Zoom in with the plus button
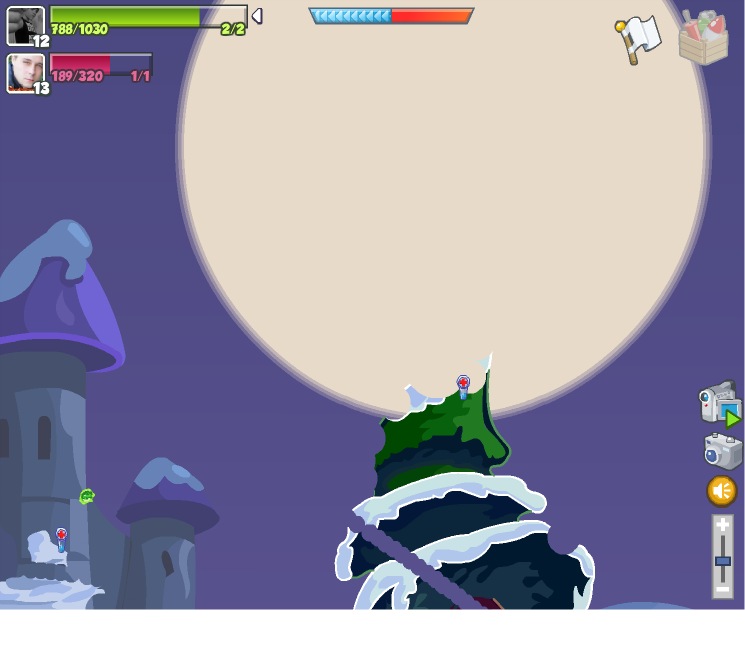The image size is (745, 650). pyautogui.click(x=722, y=525)
